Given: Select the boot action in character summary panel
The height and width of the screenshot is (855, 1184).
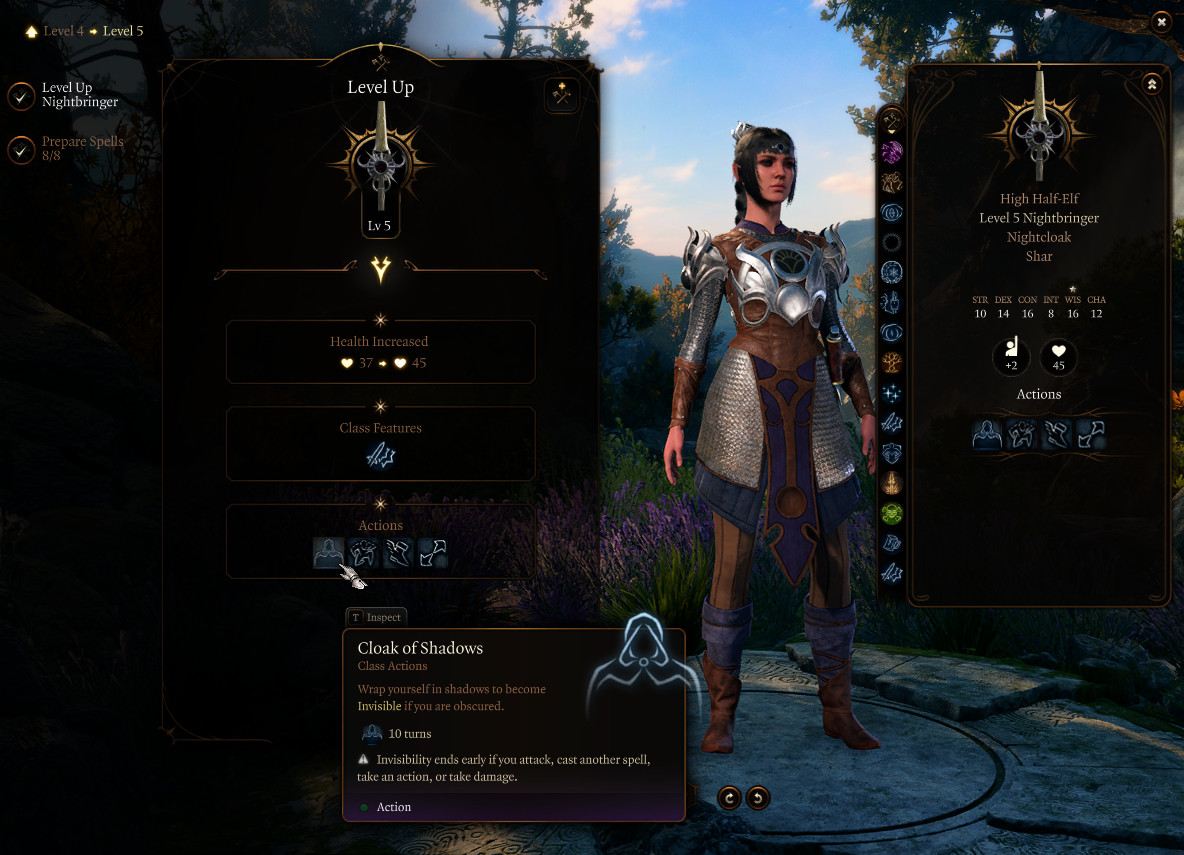Looking at the screenshot, I should pyautogui.click(x=1057, y=434).
